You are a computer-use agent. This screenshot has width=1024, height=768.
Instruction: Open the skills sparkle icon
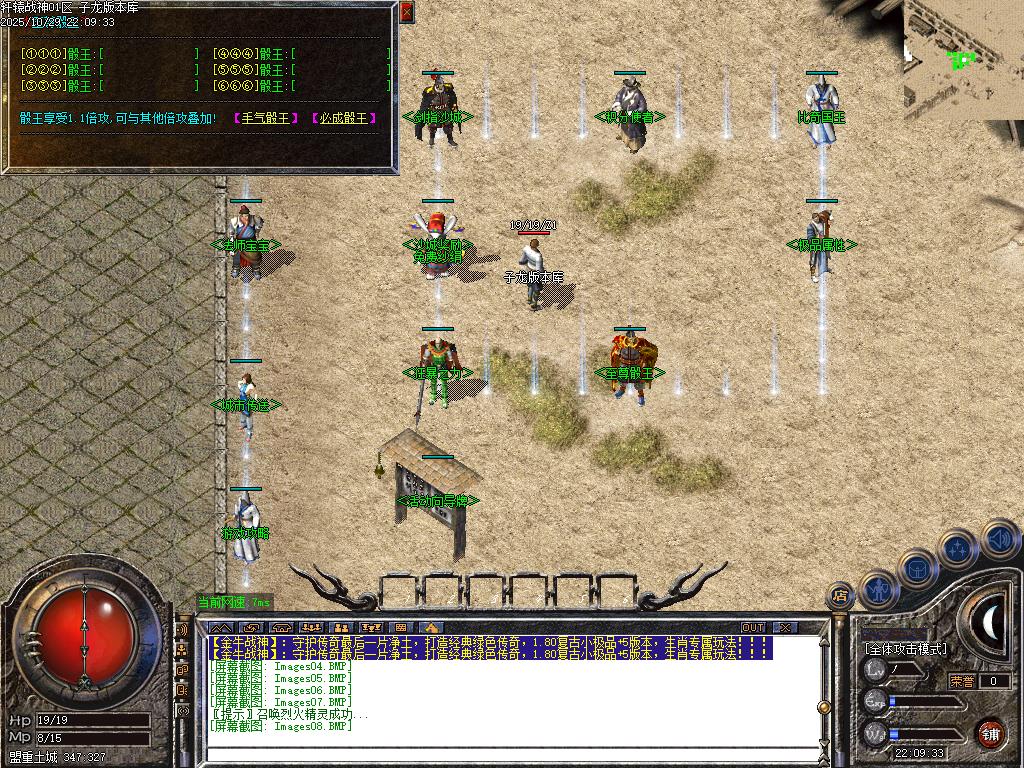tap(957, 549)
